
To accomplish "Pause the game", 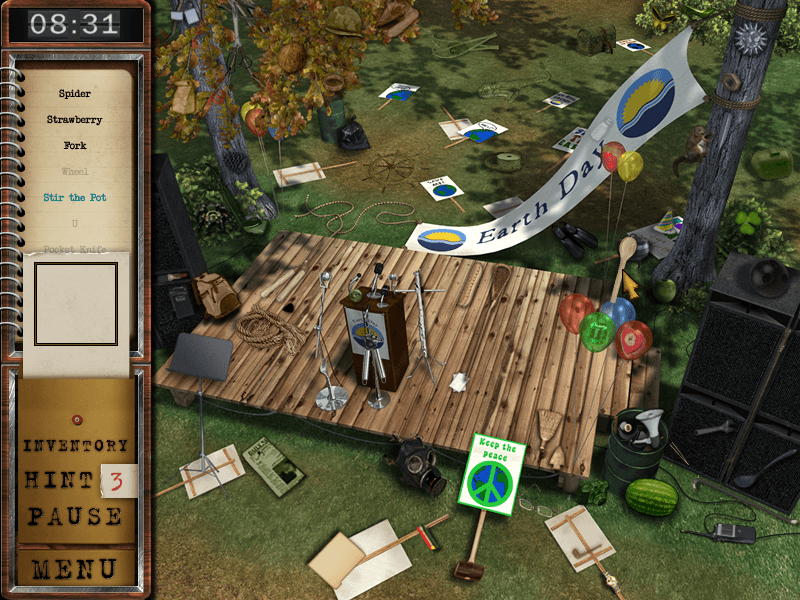I will (76, 517).
